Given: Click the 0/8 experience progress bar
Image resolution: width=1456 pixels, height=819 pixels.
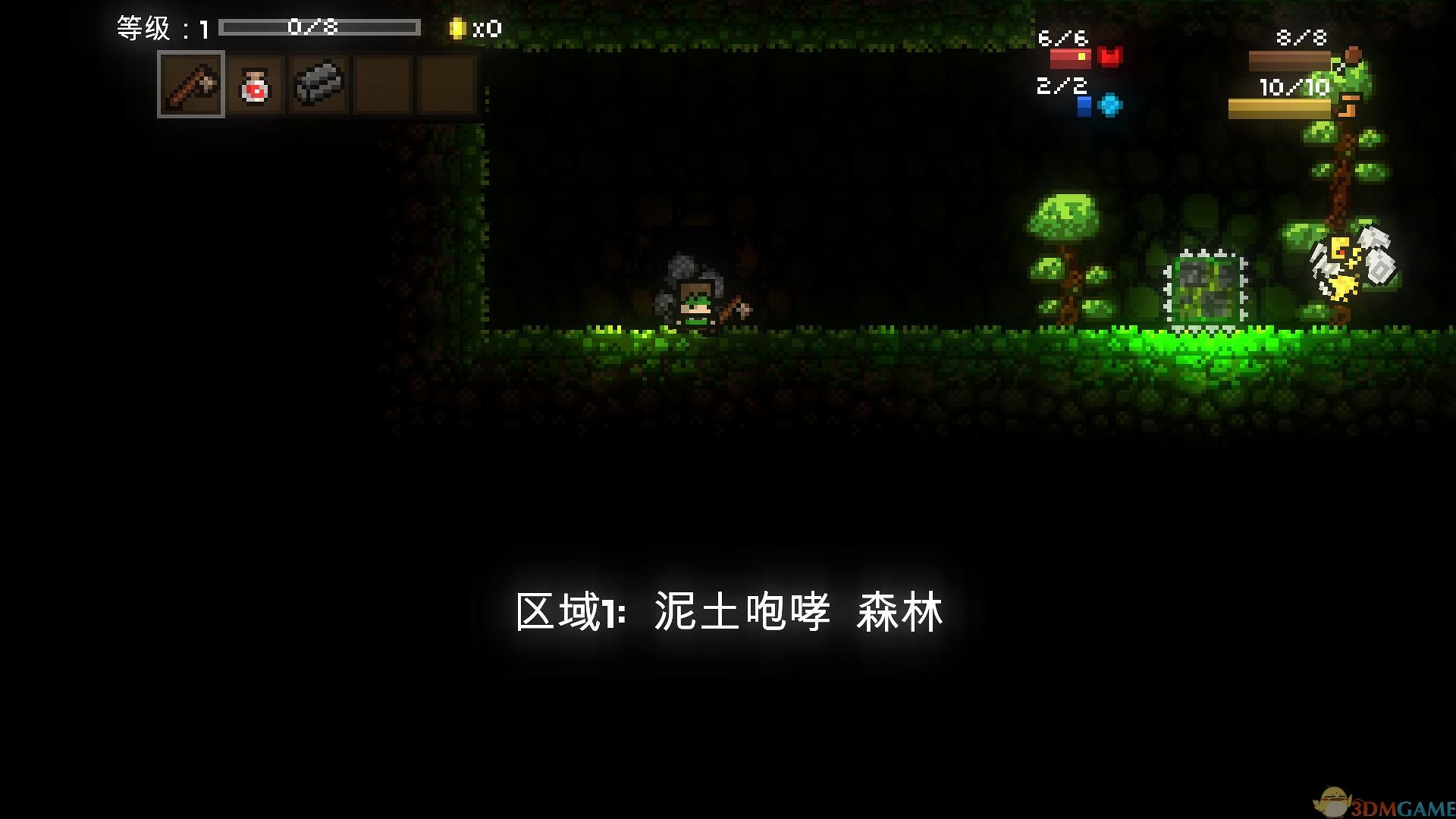Looking at the screenshot, I should 318,26.
